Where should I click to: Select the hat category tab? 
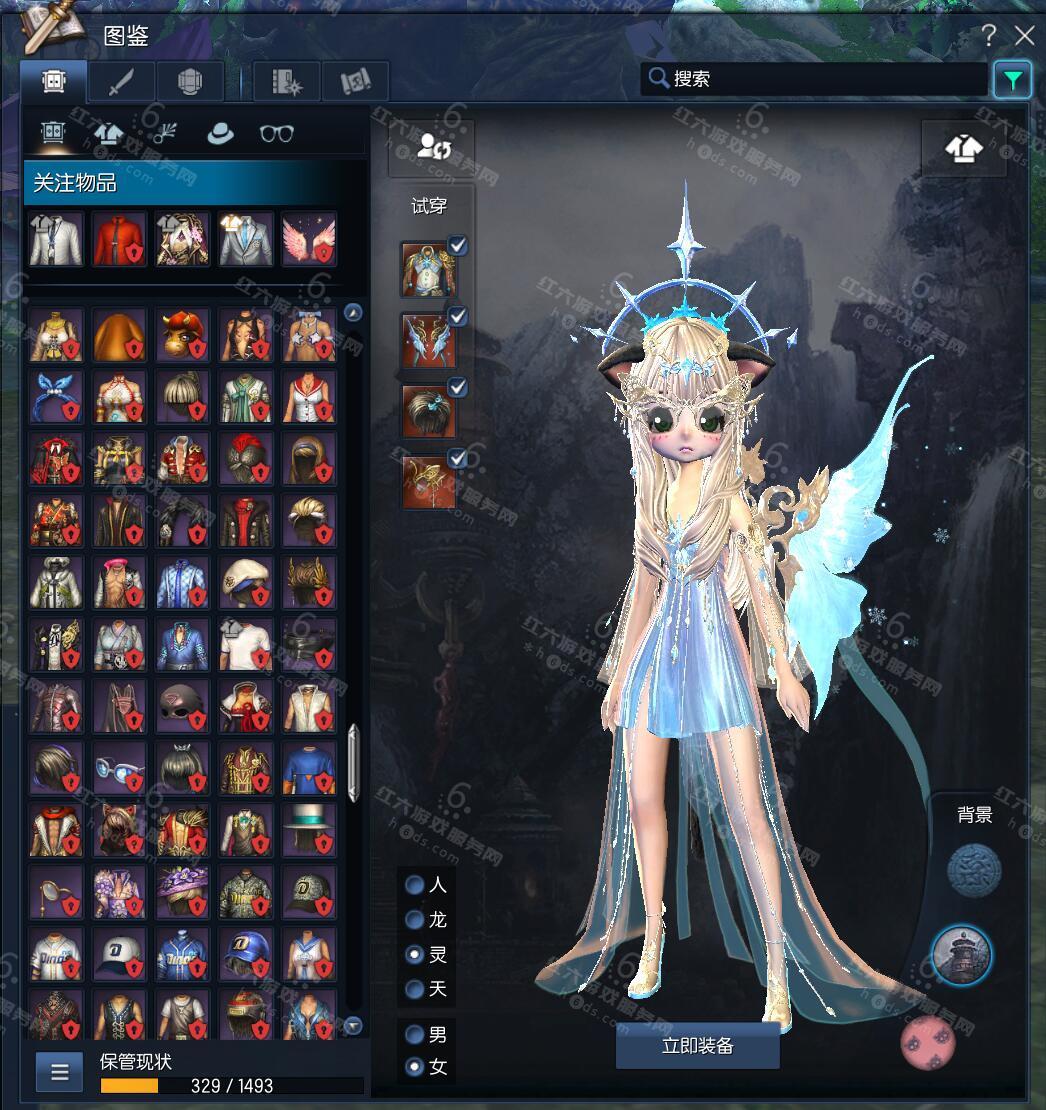click(x=219, y=133)
